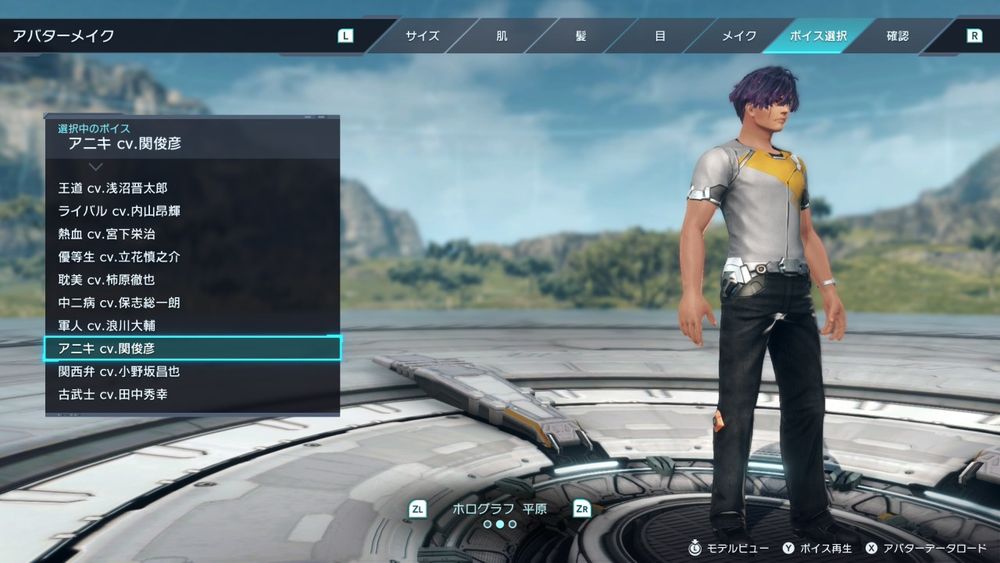Image resolution: width=1000 pixels, height=563 pixels.
Task: Select the highlighted アニキ cv.関俊彦 row
Action: [192, 348]
